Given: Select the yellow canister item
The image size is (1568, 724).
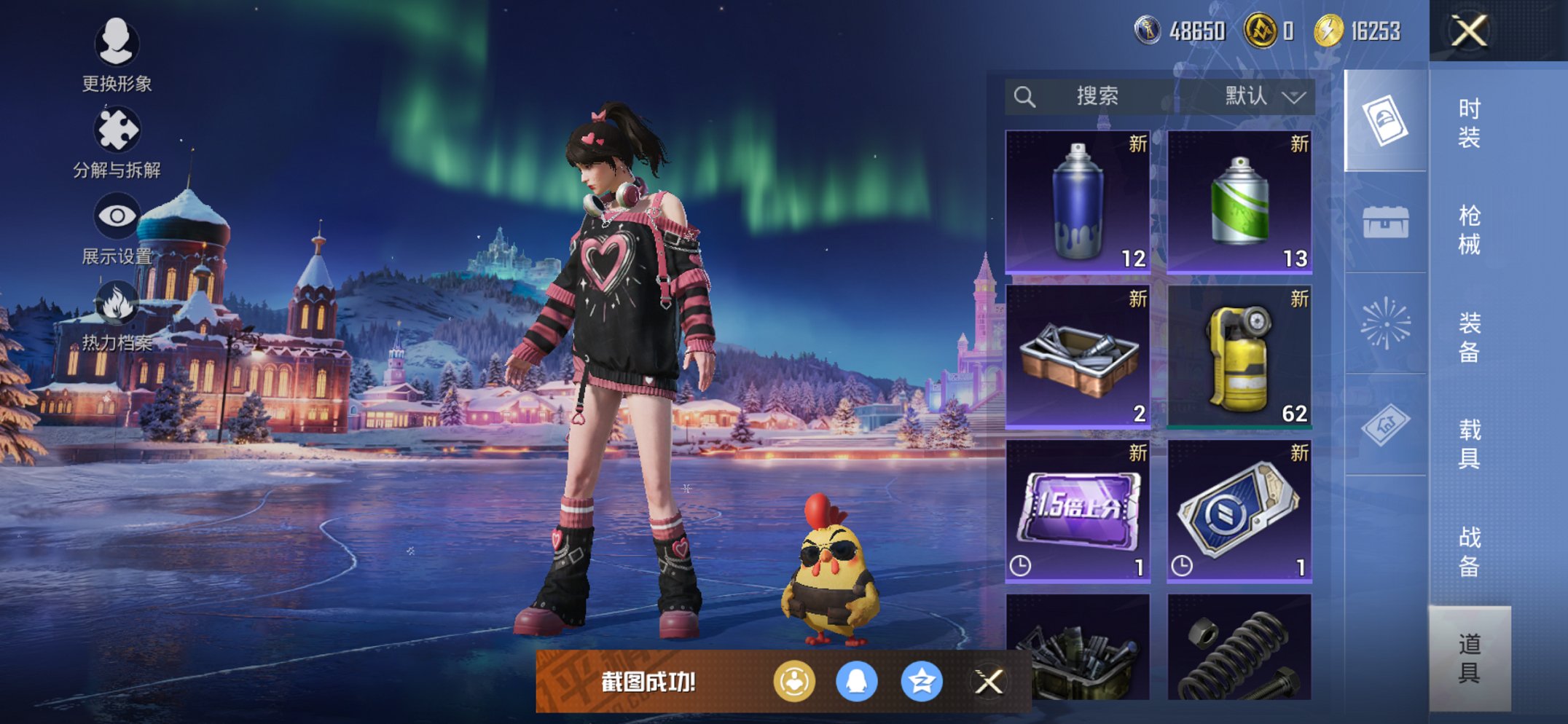Looking at the screenshot, I should pos(1239,356).
